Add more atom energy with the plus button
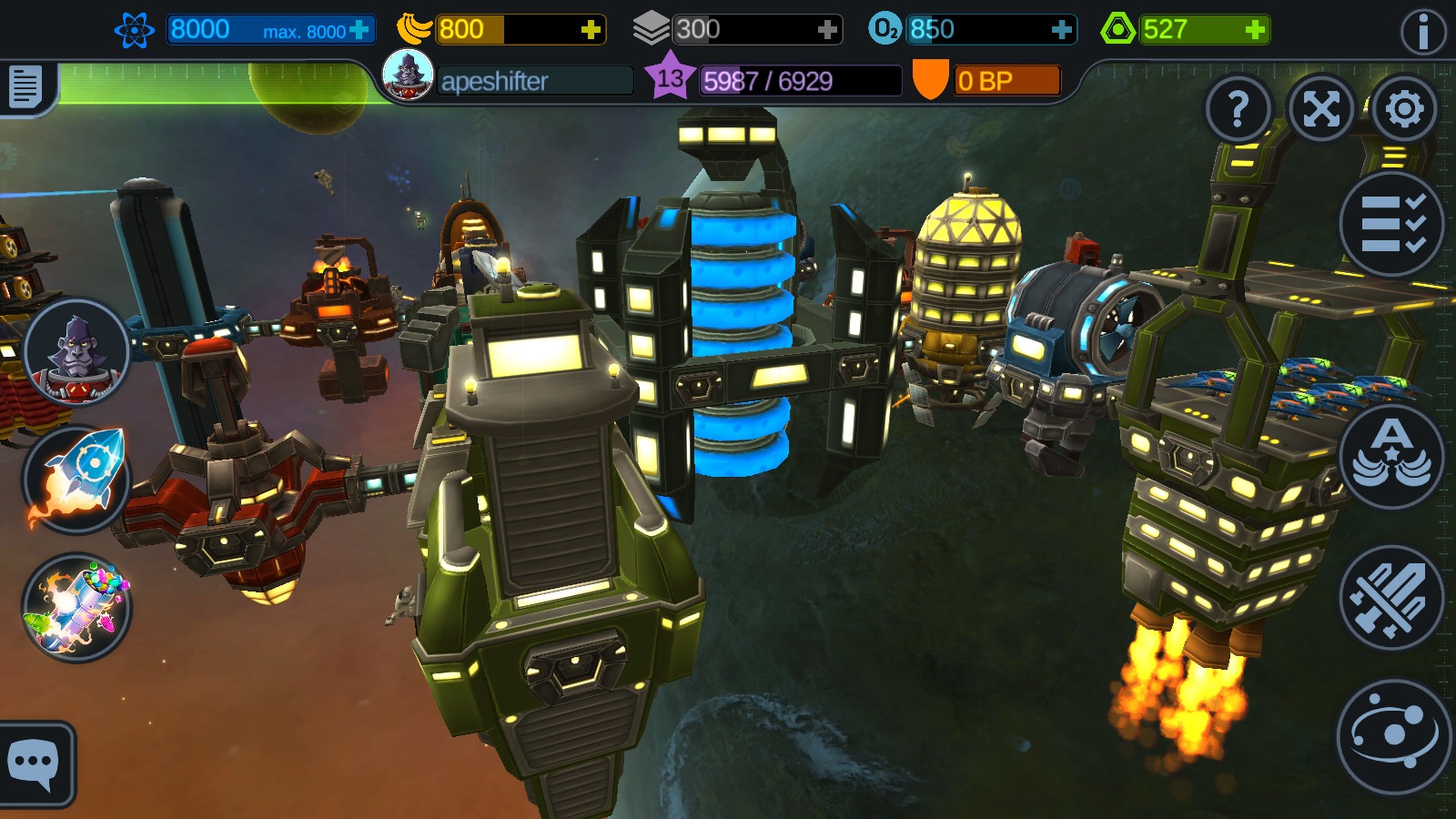Image resolution: width=1456 pixels, height=819 pixels. (x=359, y=30)
